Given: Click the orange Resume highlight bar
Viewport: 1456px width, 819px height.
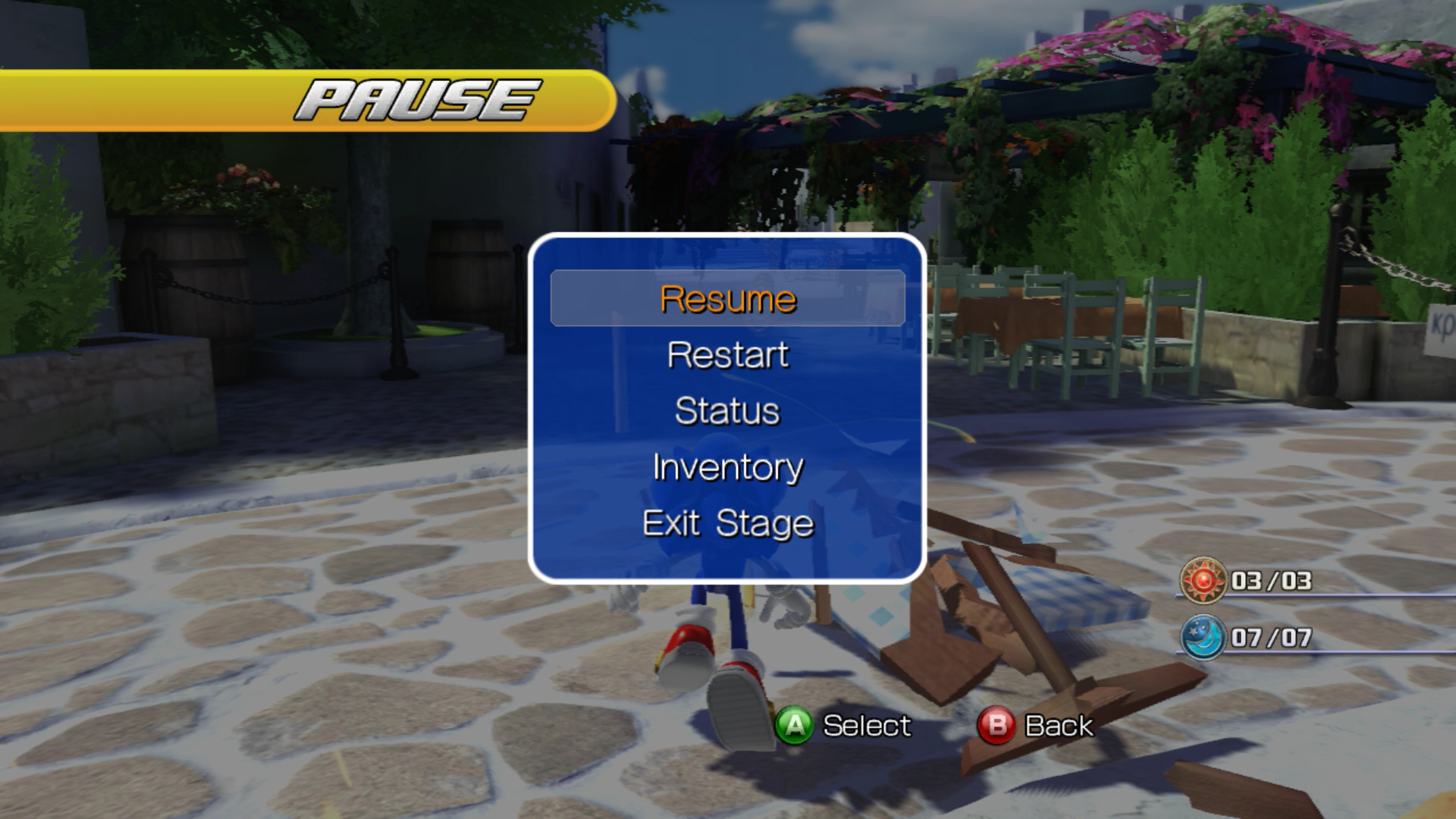Looking at the screenshot, I should (x=726, y=299).
